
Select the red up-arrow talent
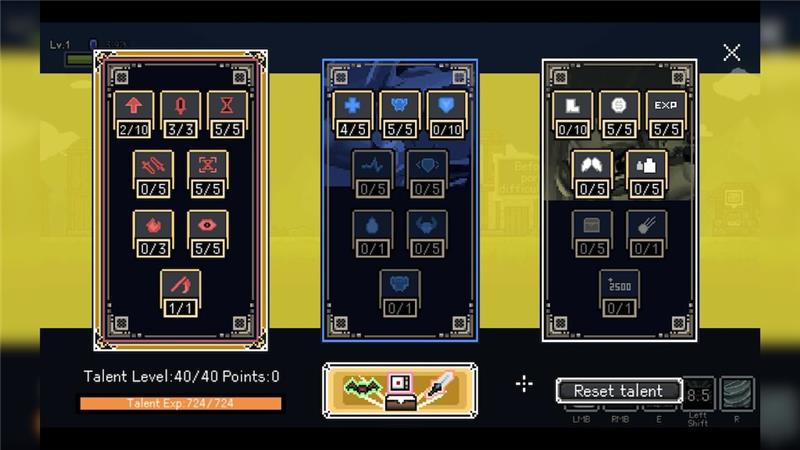click(x=132, y=108)
